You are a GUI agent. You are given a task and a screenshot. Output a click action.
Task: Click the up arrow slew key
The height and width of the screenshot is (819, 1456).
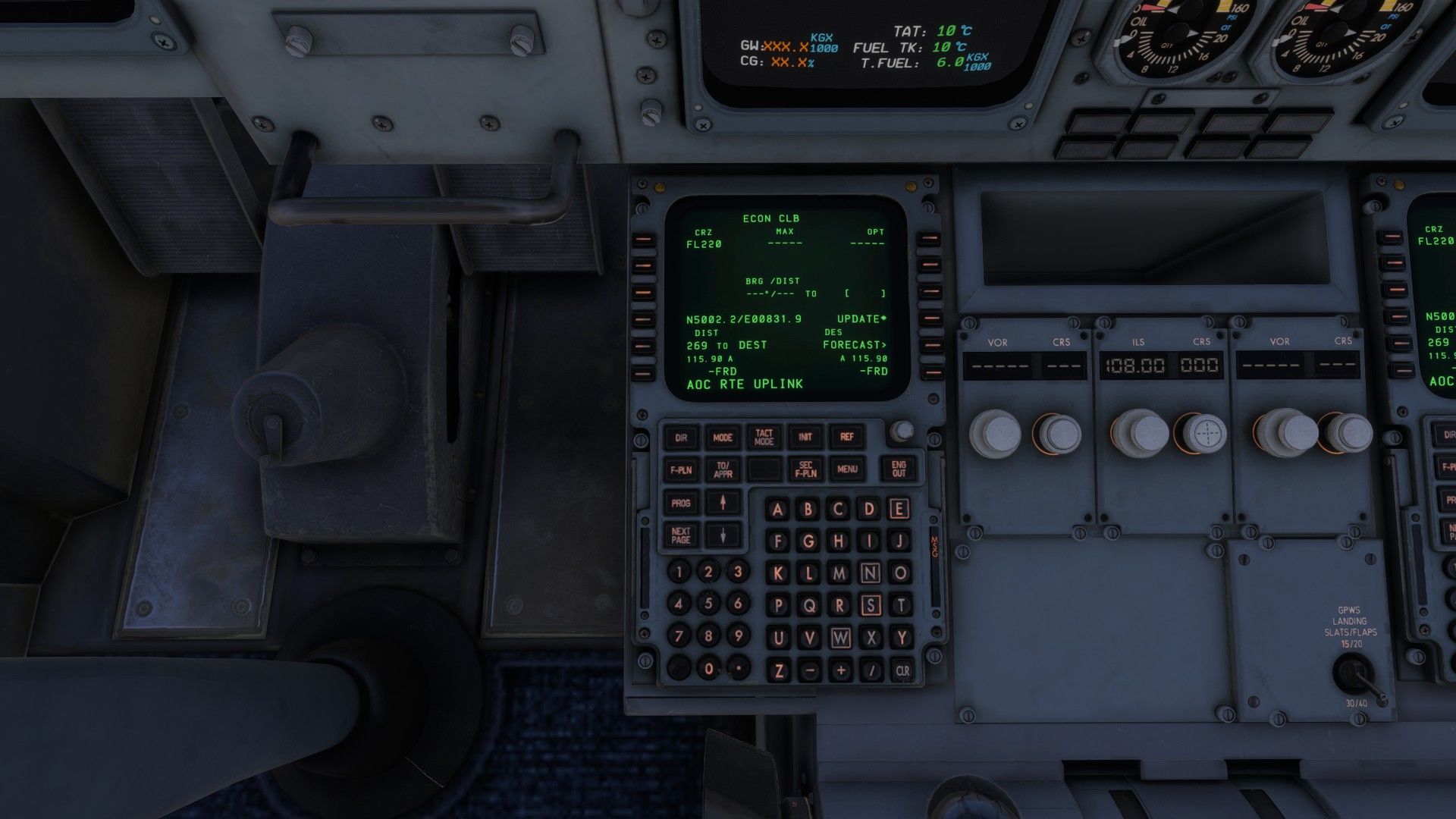[x=723, y=503]
